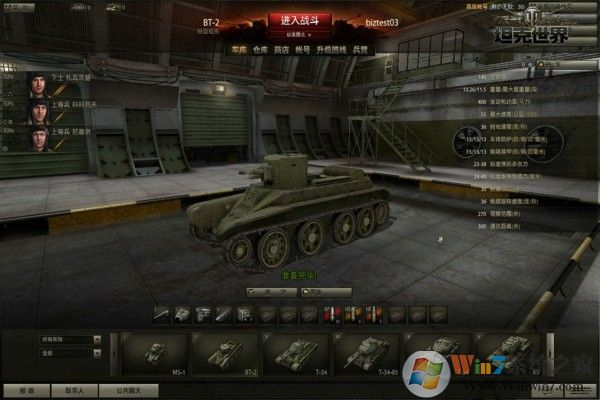Pick the T-34 tank from the carousel
The width and height of the screenshot is (600, 400).
coord(295,351)
